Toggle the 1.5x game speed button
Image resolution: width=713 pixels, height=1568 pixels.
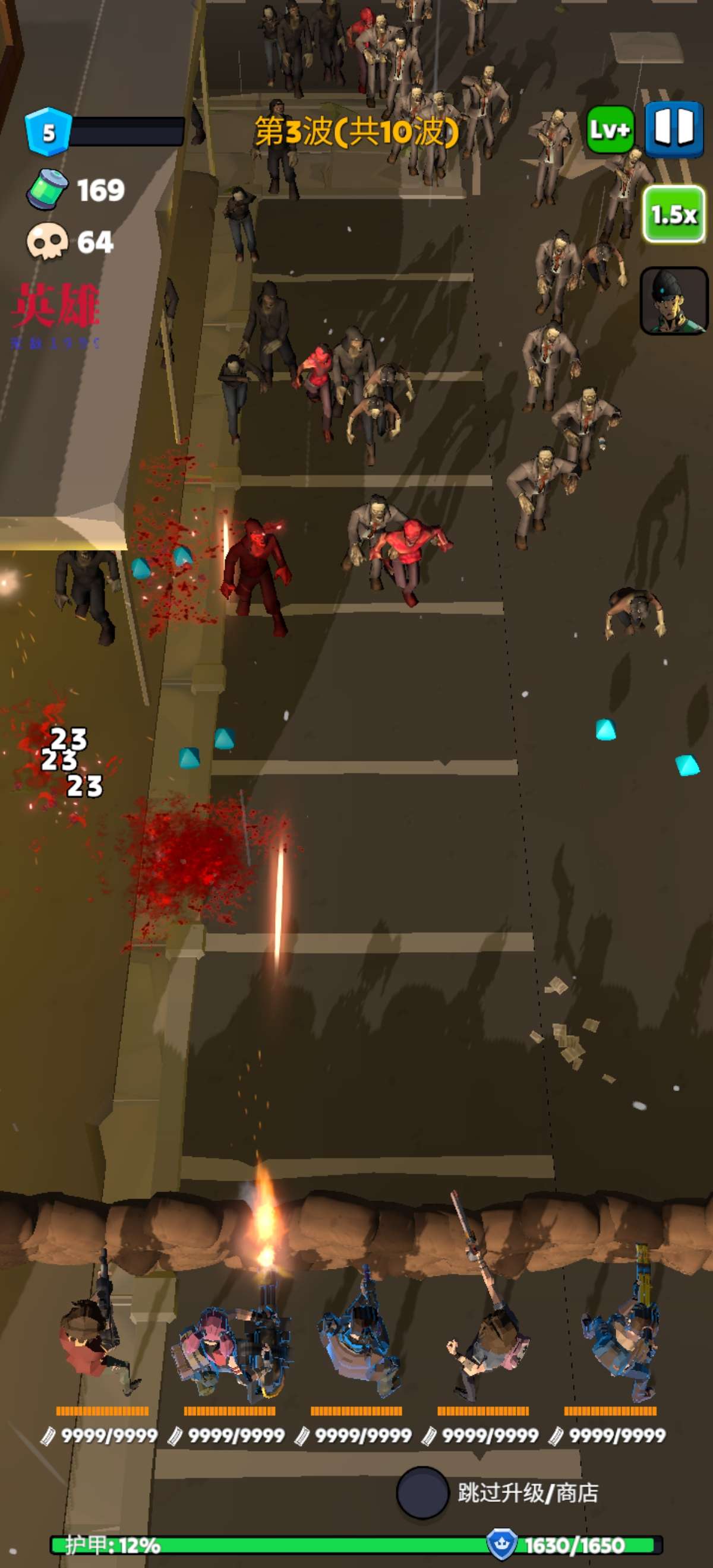tap(673, 214)
